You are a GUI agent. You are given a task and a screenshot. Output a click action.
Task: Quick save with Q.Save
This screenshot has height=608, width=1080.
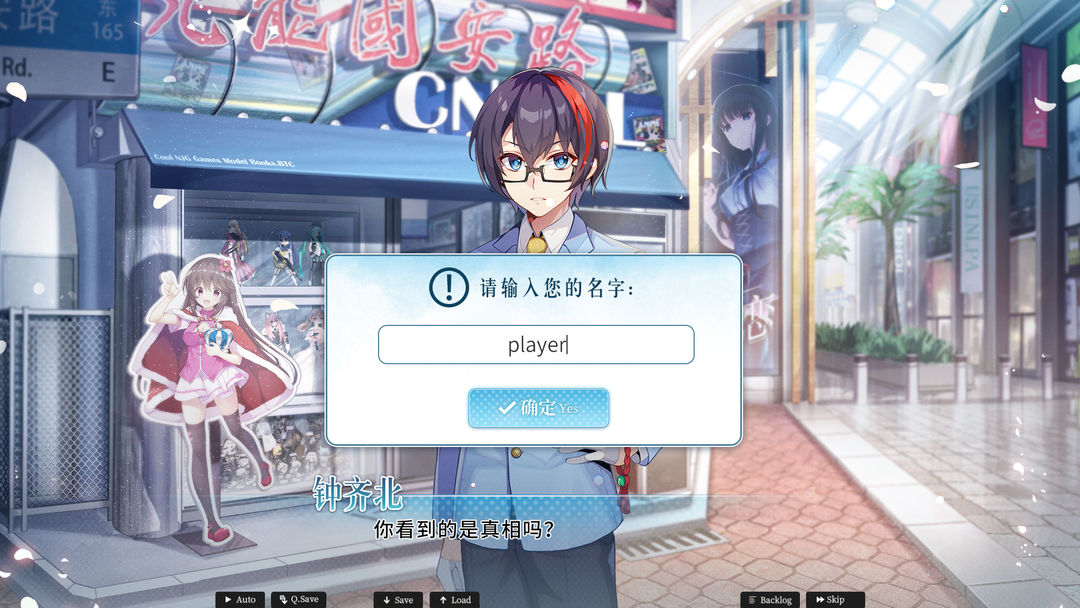point(298,600)
